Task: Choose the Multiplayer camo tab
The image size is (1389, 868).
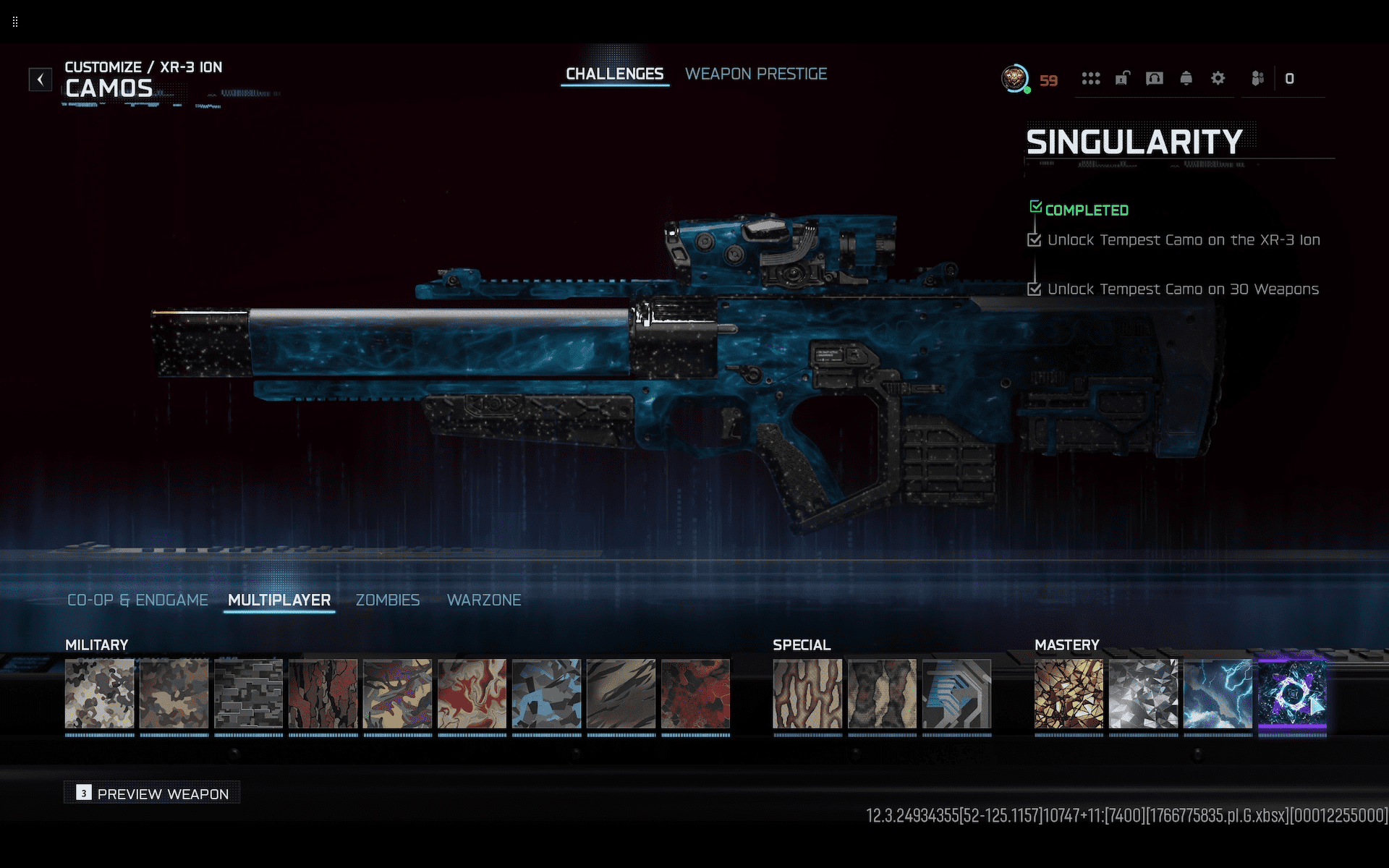Action: tap(279, 600)
